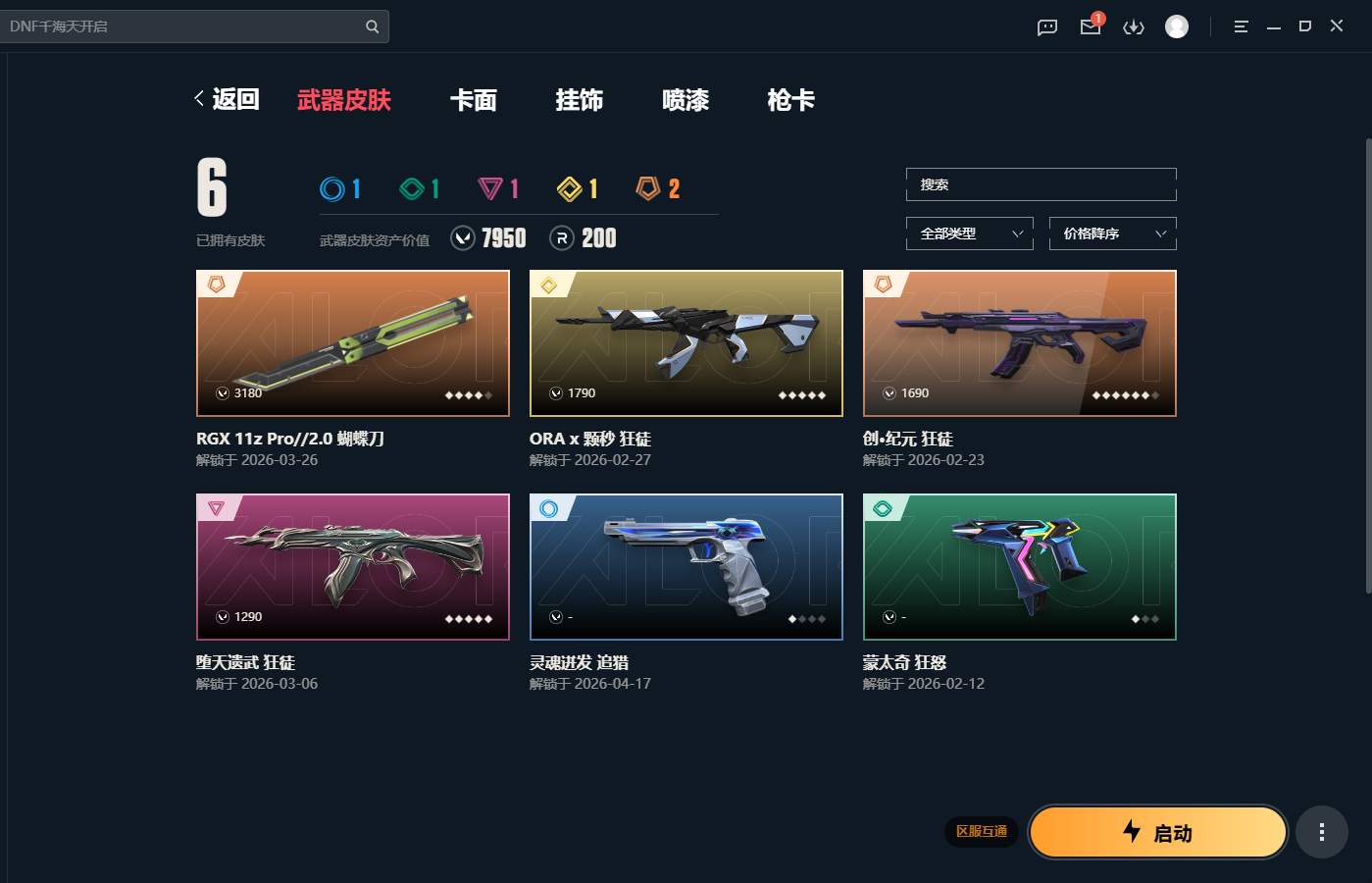Select the 武器皮肤 tab
Viewport: 1372px width, 883px height.
(343, 100)
